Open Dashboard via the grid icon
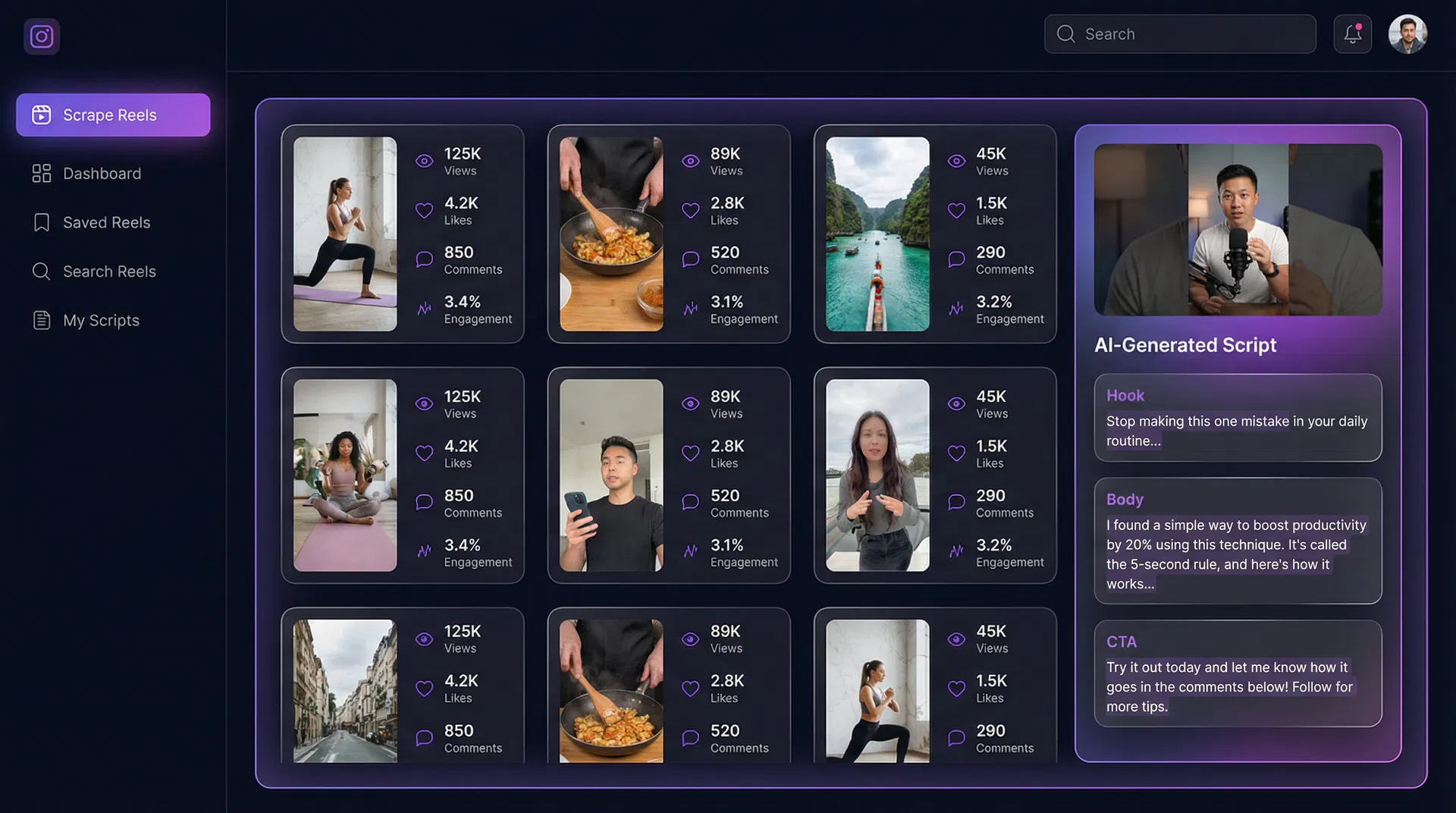The height and width of the screenshot is (813, 1456). (42, 173)
